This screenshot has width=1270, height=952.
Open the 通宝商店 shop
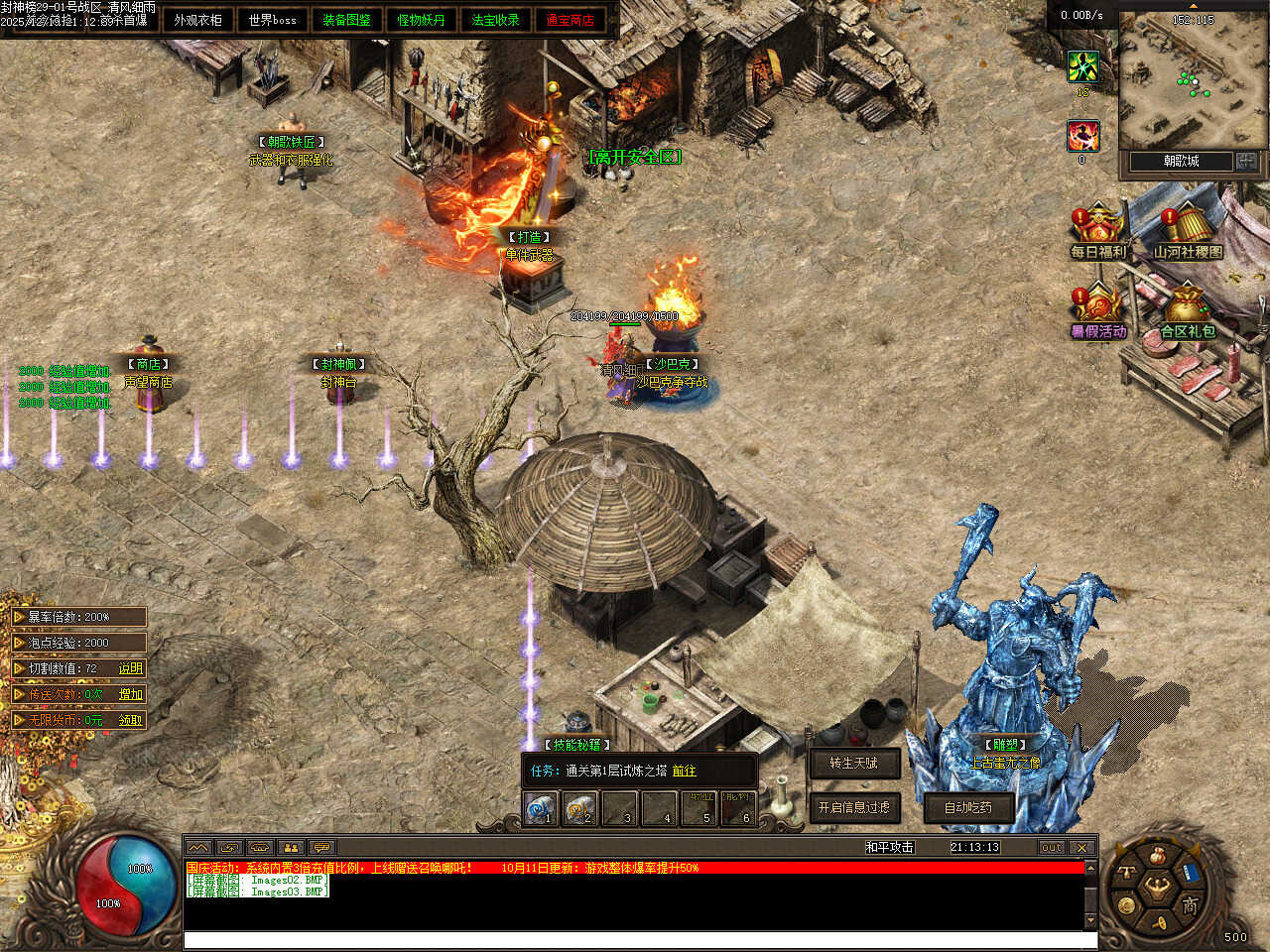570,20
